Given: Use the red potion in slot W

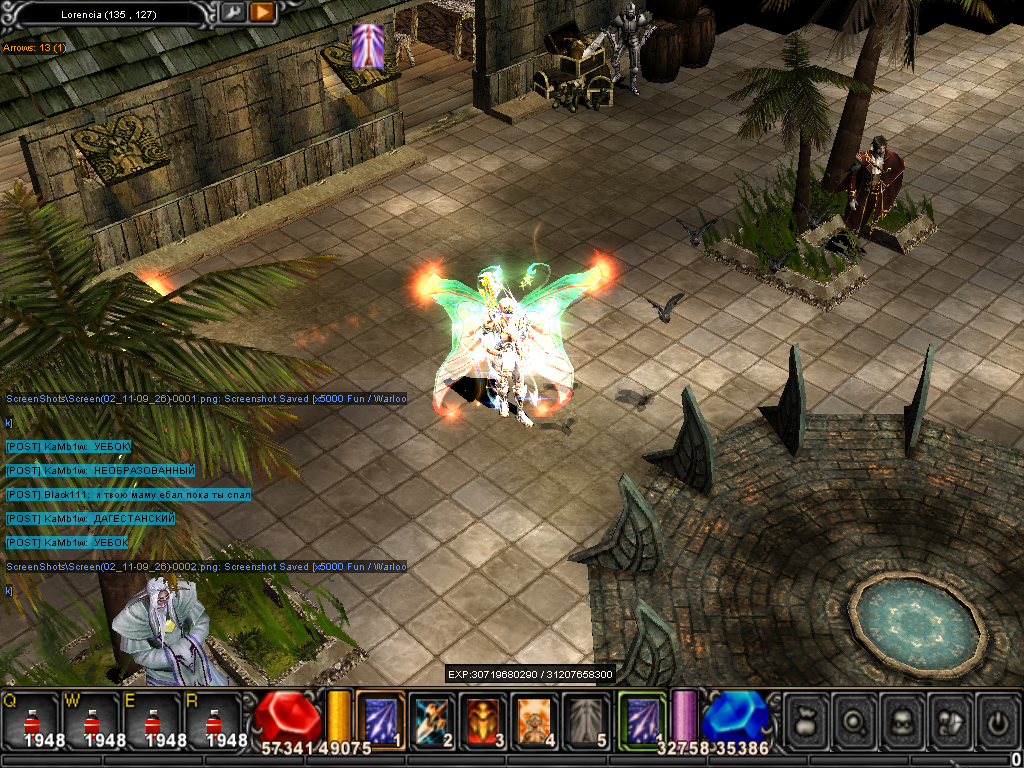Looking at the screenshot, I should tap(91, 722).
